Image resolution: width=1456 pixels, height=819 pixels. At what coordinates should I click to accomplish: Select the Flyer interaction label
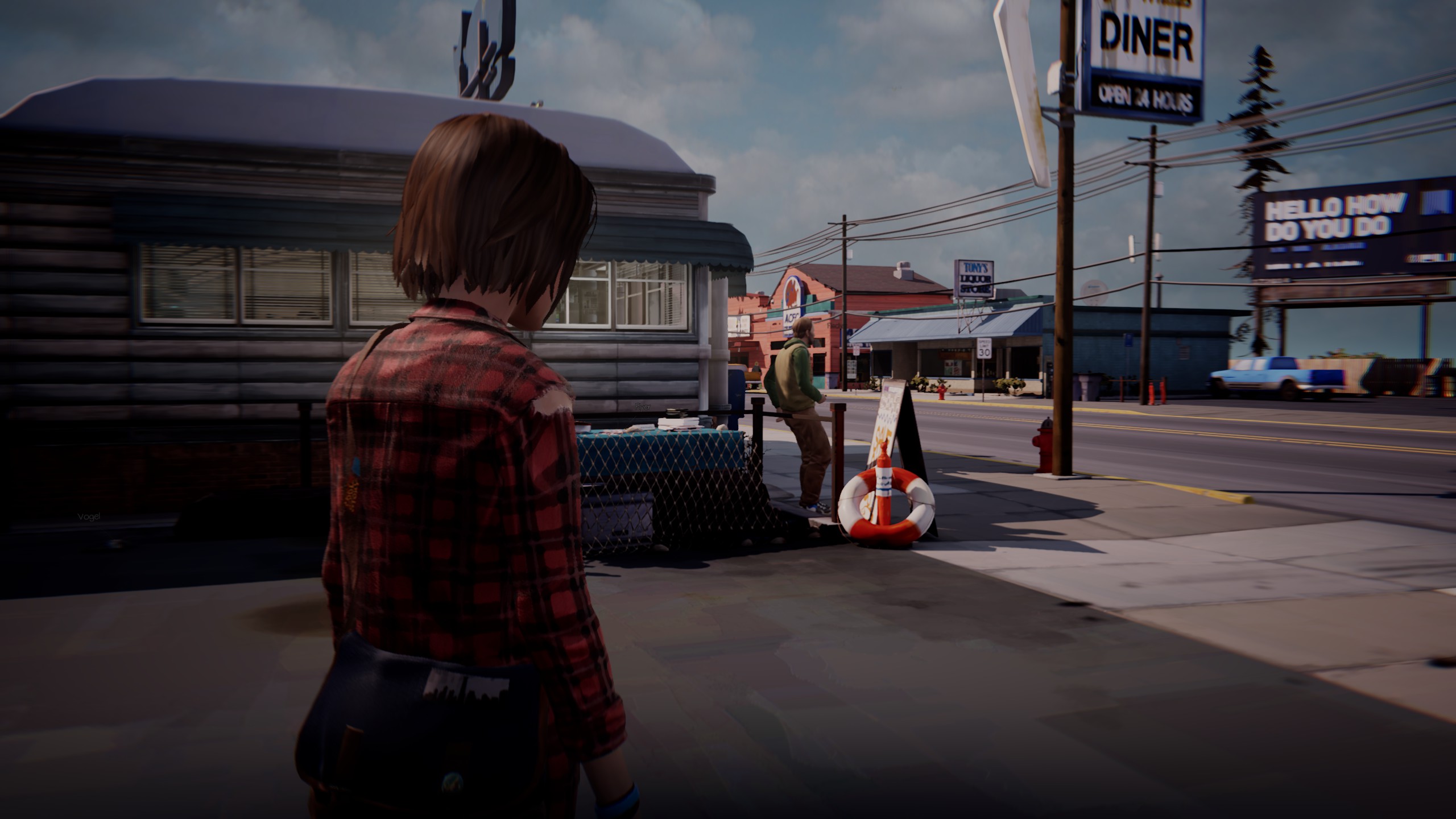click(642, 407)
